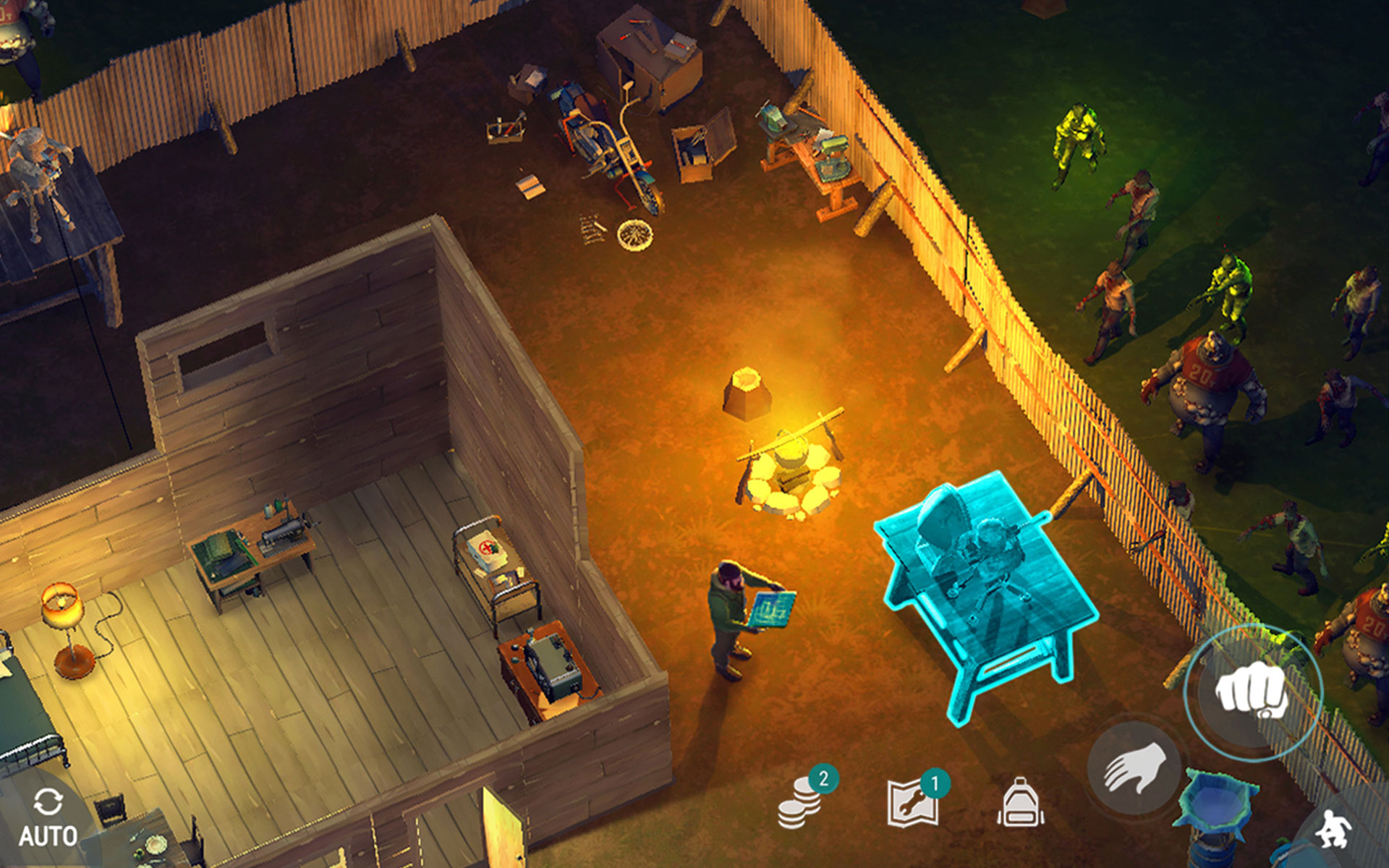Tap the fist attack button
Screen dimensions: 1389x868
coord(1252,692)
